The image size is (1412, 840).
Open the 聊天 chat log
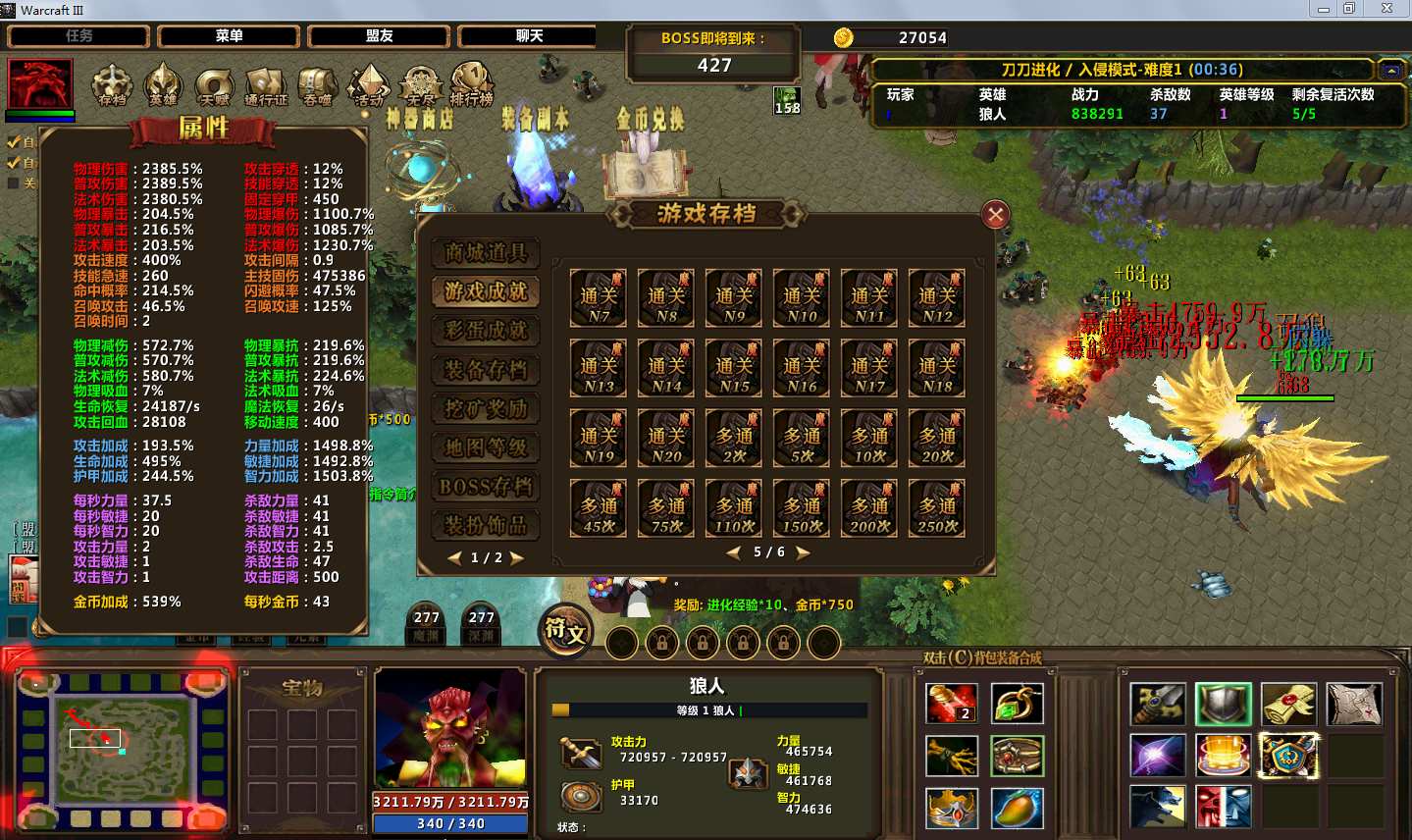tap(529, 36)
